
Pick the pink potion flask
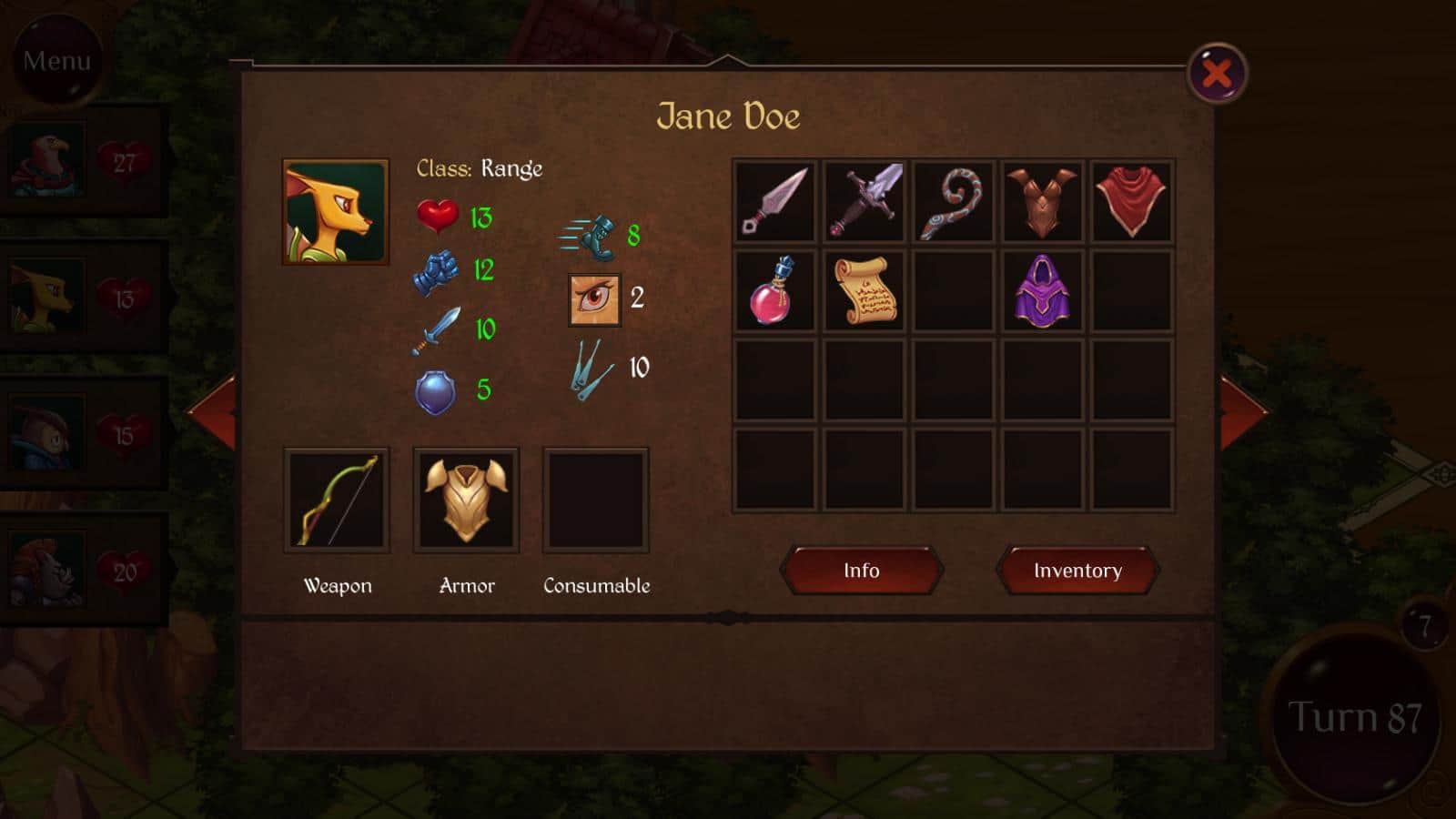click(x=774, y=290)
